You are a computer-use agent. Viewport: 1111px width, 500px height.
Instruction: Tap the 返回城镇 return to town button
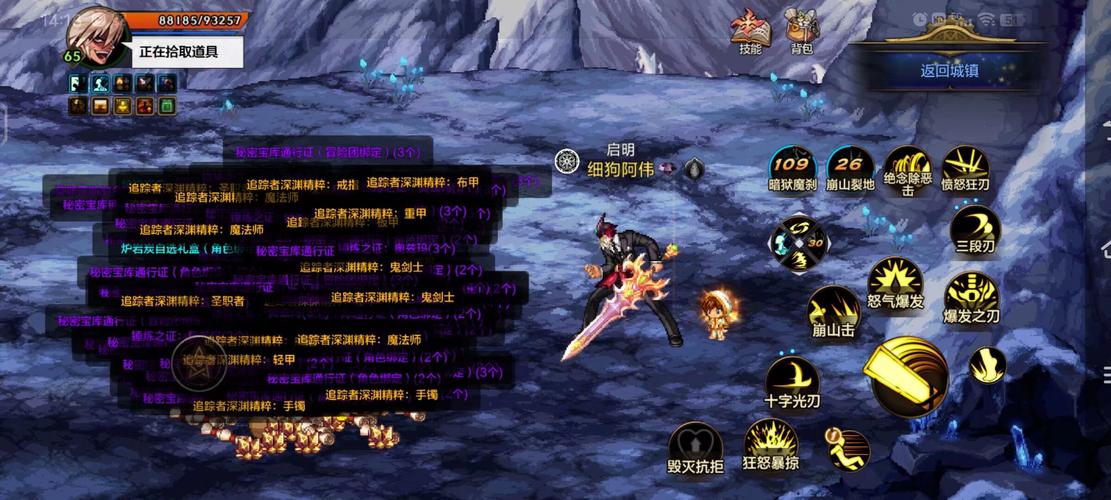[x=949, y=70]
